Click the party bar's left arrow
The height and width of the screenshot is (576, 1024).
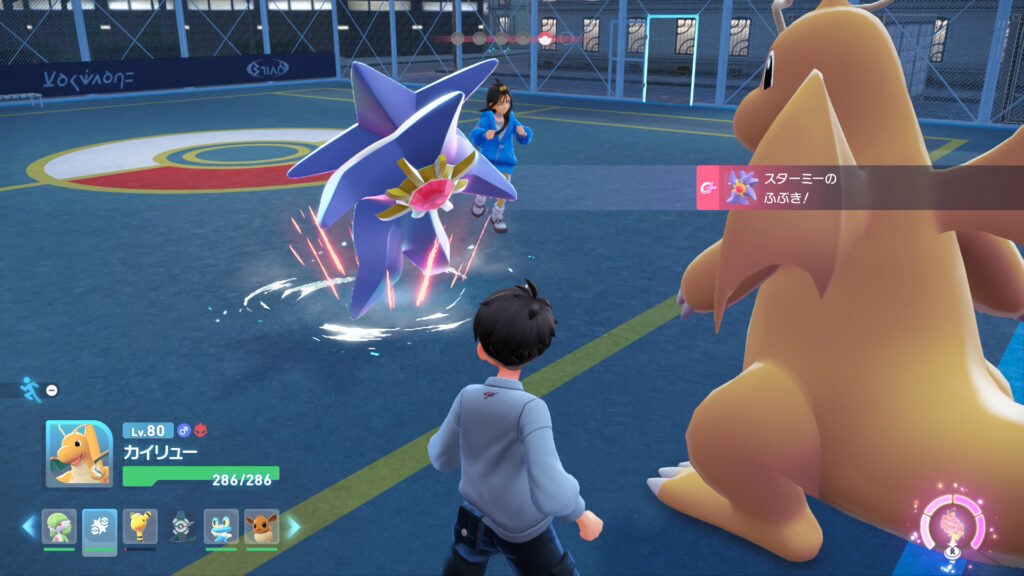coord(28,525)
